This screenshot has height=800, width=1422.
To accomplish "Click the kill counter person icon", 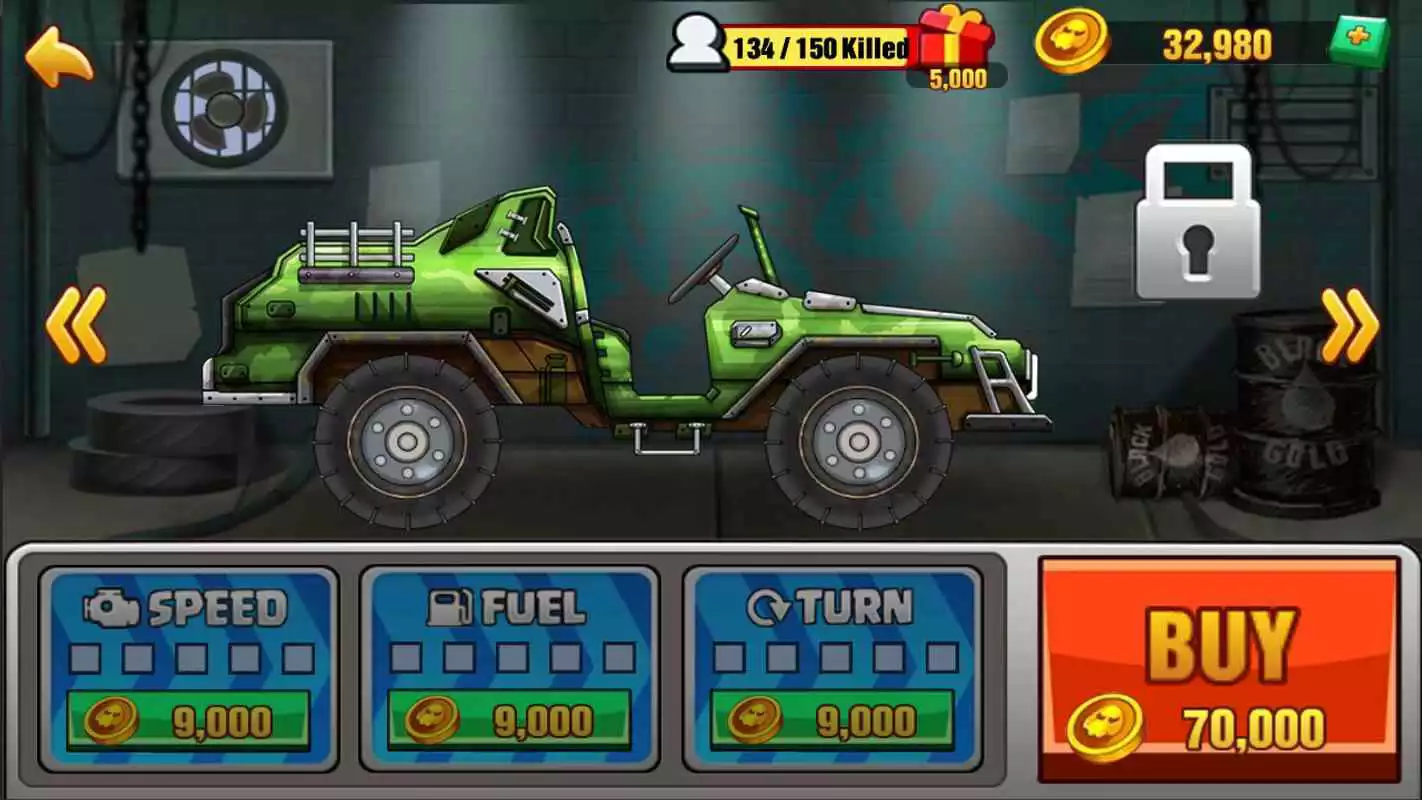I will tap(696, 42).
